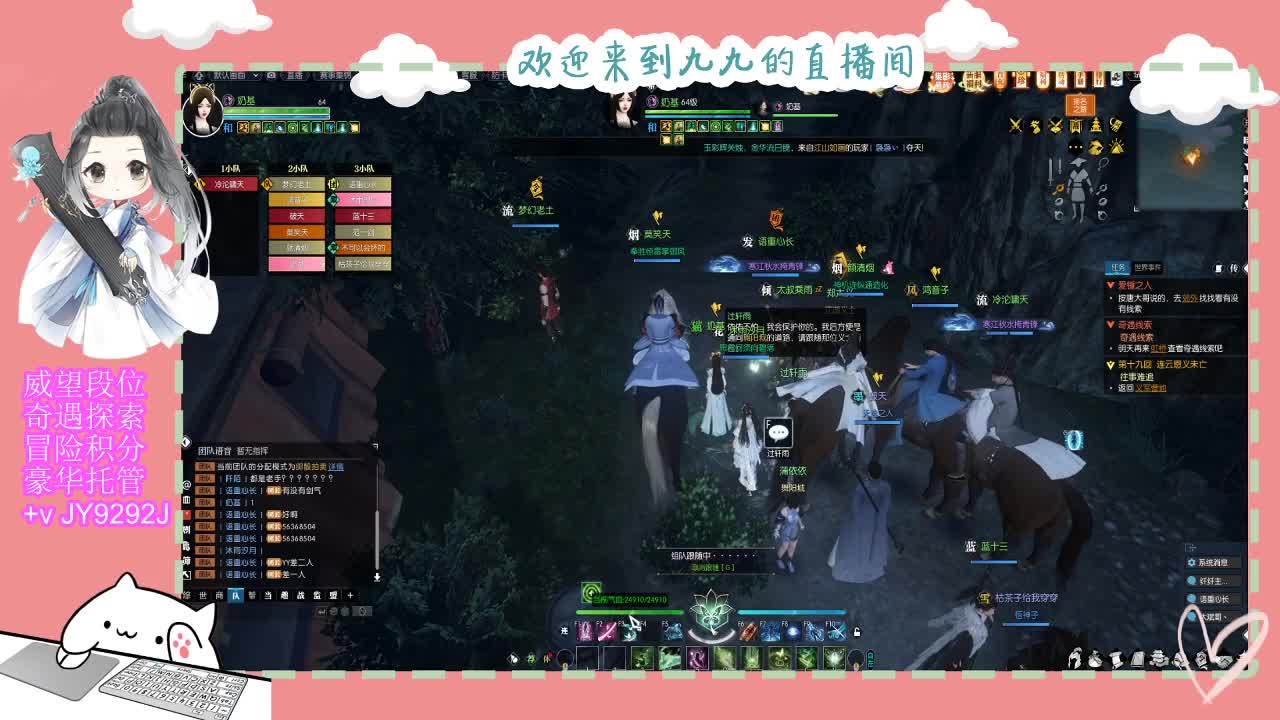
Task: Open the camera screenshot icon in top menu bar
Action: 270,76
